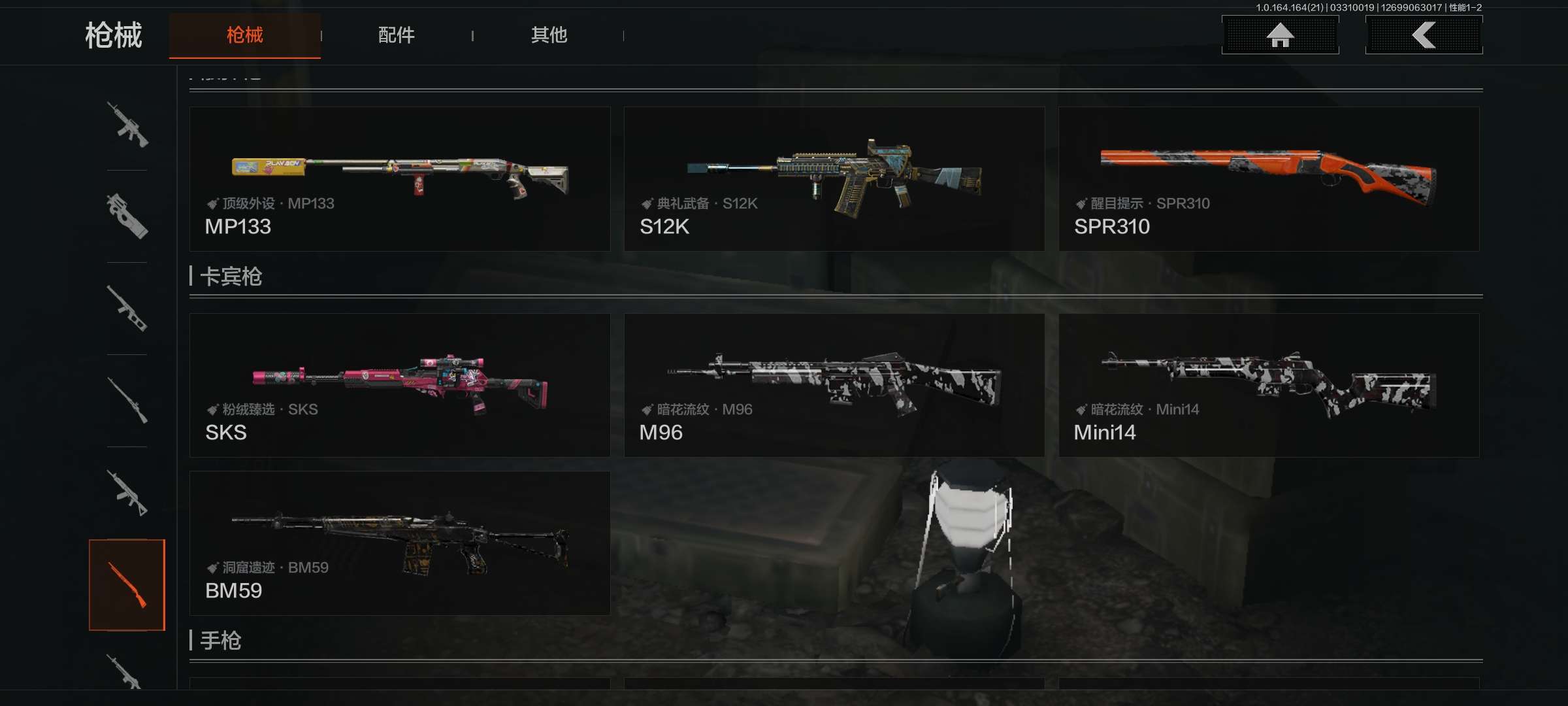Switch to the P90 submachine gun category

[x=127, y=216]
